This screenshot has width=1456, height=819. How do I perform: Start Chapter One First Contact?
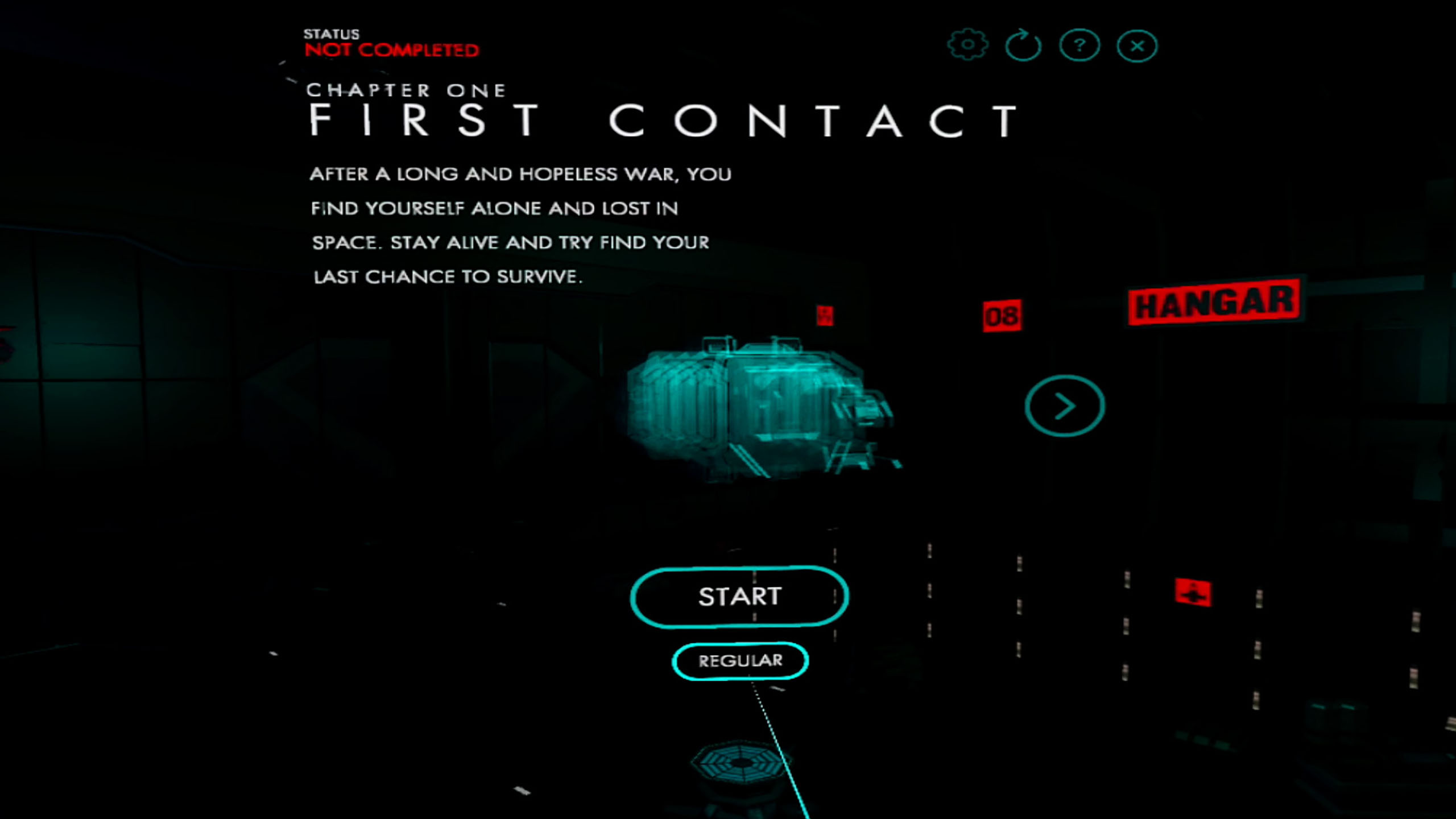click(x=739, y=597)
